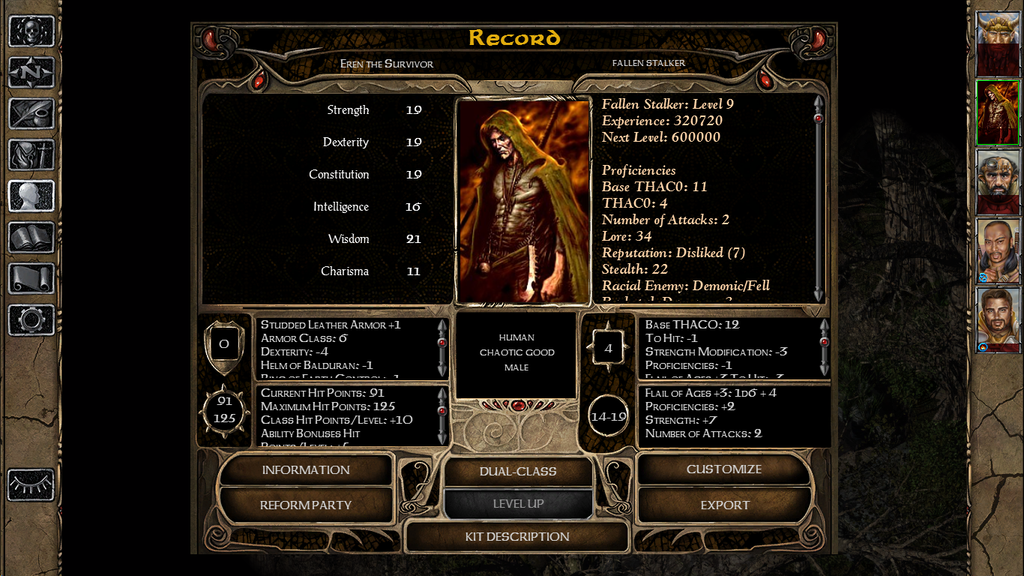The width and height of the screenshot is (1024, 576).
Task: Select the bottom party member portrait
Action: coord(997,319)
